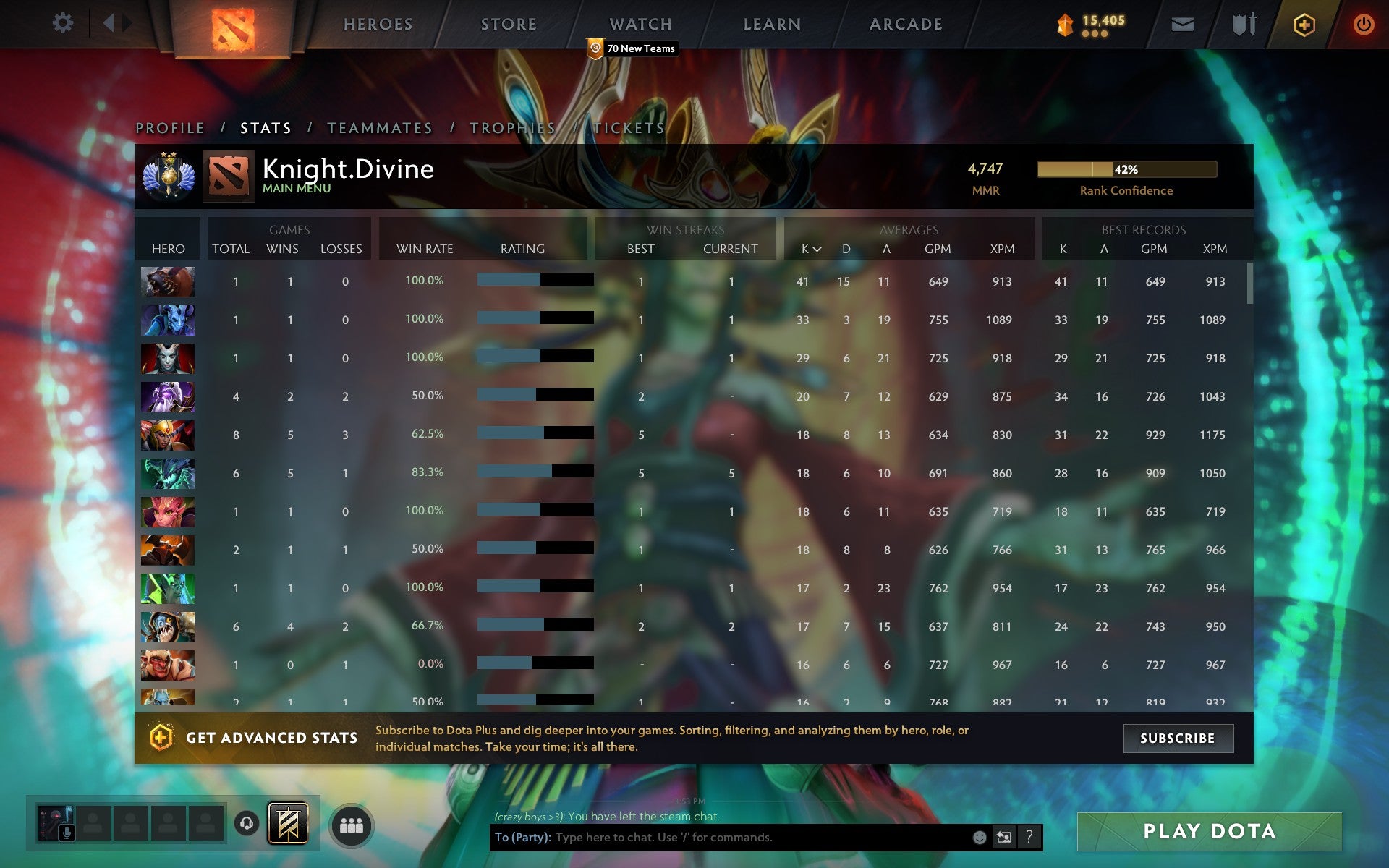Toggle the microphone on your party avatar
This screenshot has width=1389, height=868.
[67, 833]
